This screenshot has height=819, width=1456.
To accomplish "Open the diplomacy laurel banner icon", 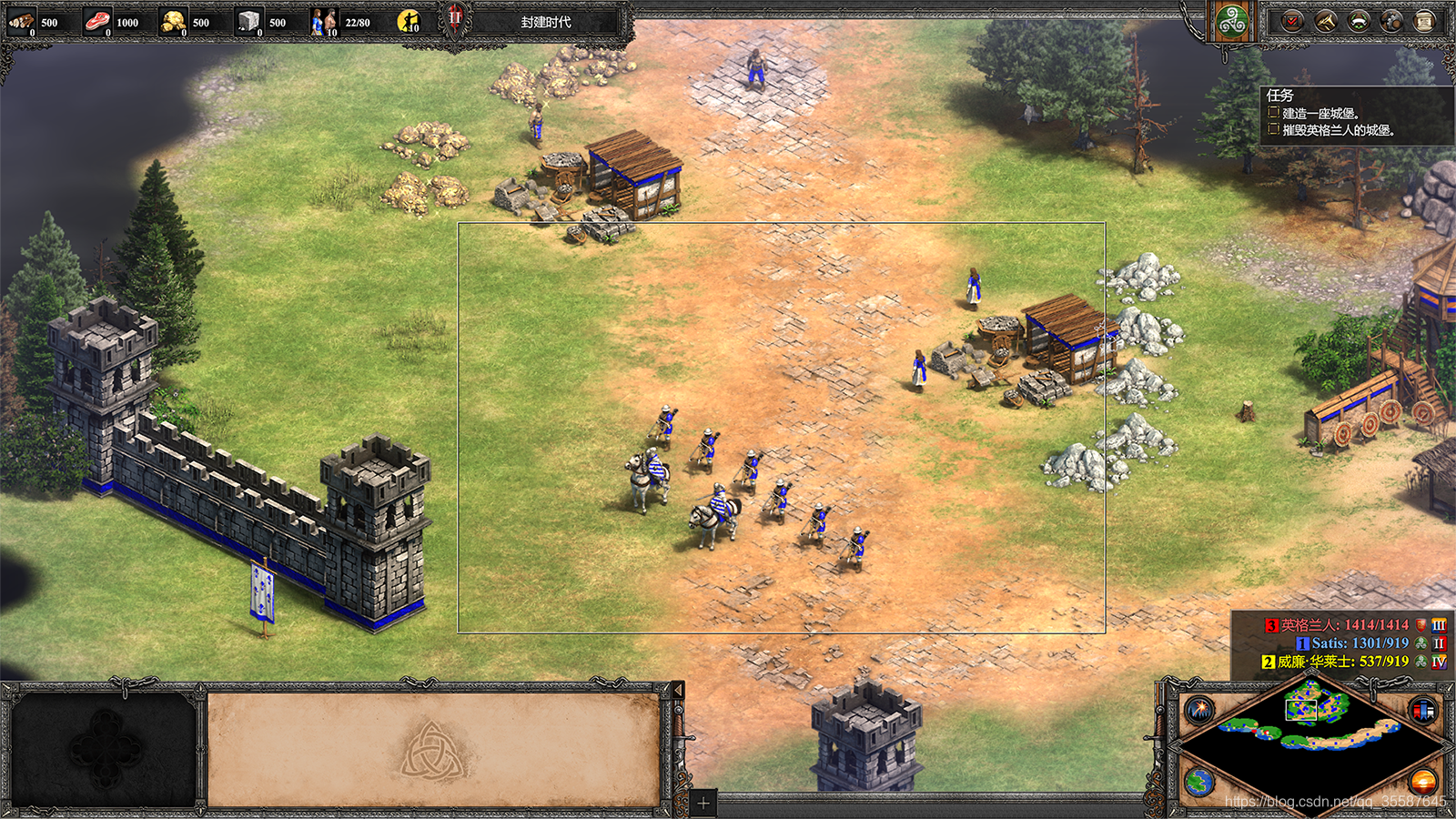I will [x=1359, y=22].
